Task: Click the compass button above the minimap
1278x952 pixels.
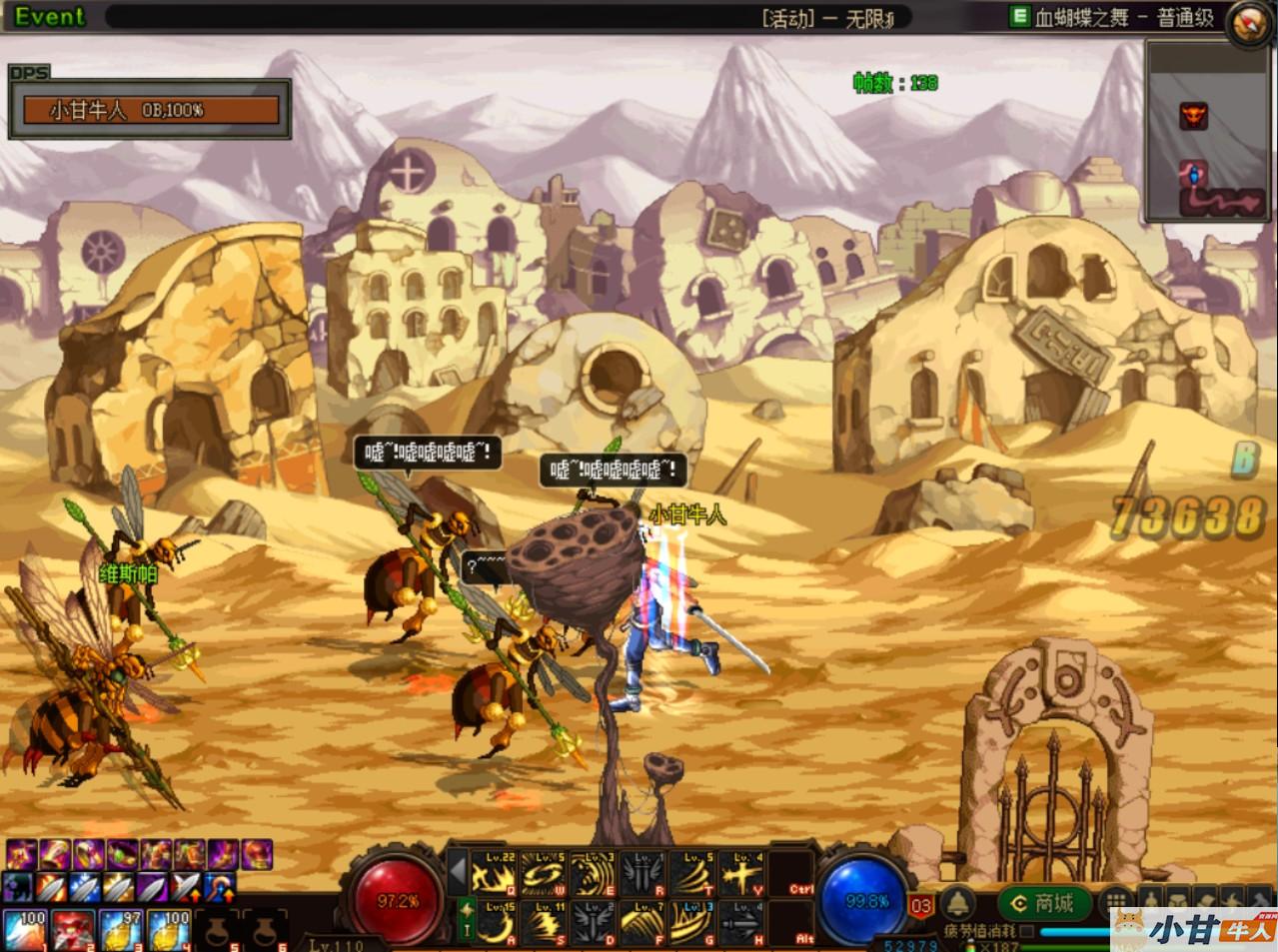Action: (x=1249, y=22)
